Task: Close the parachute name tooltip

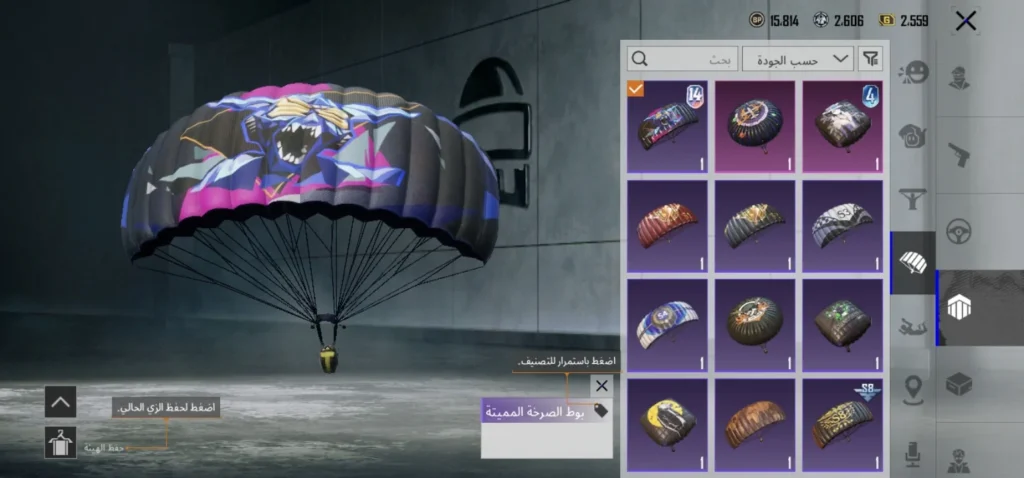Action: point(601,385)
